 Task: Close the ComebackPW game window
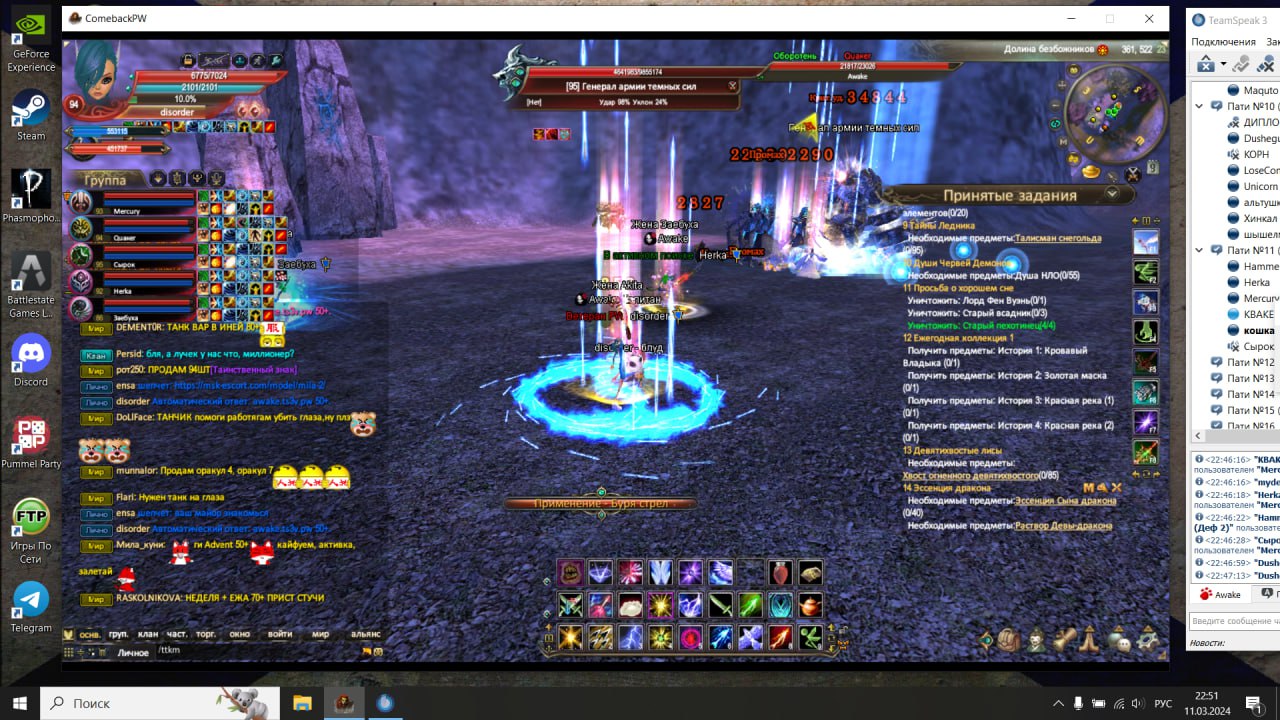[1149, 19]
